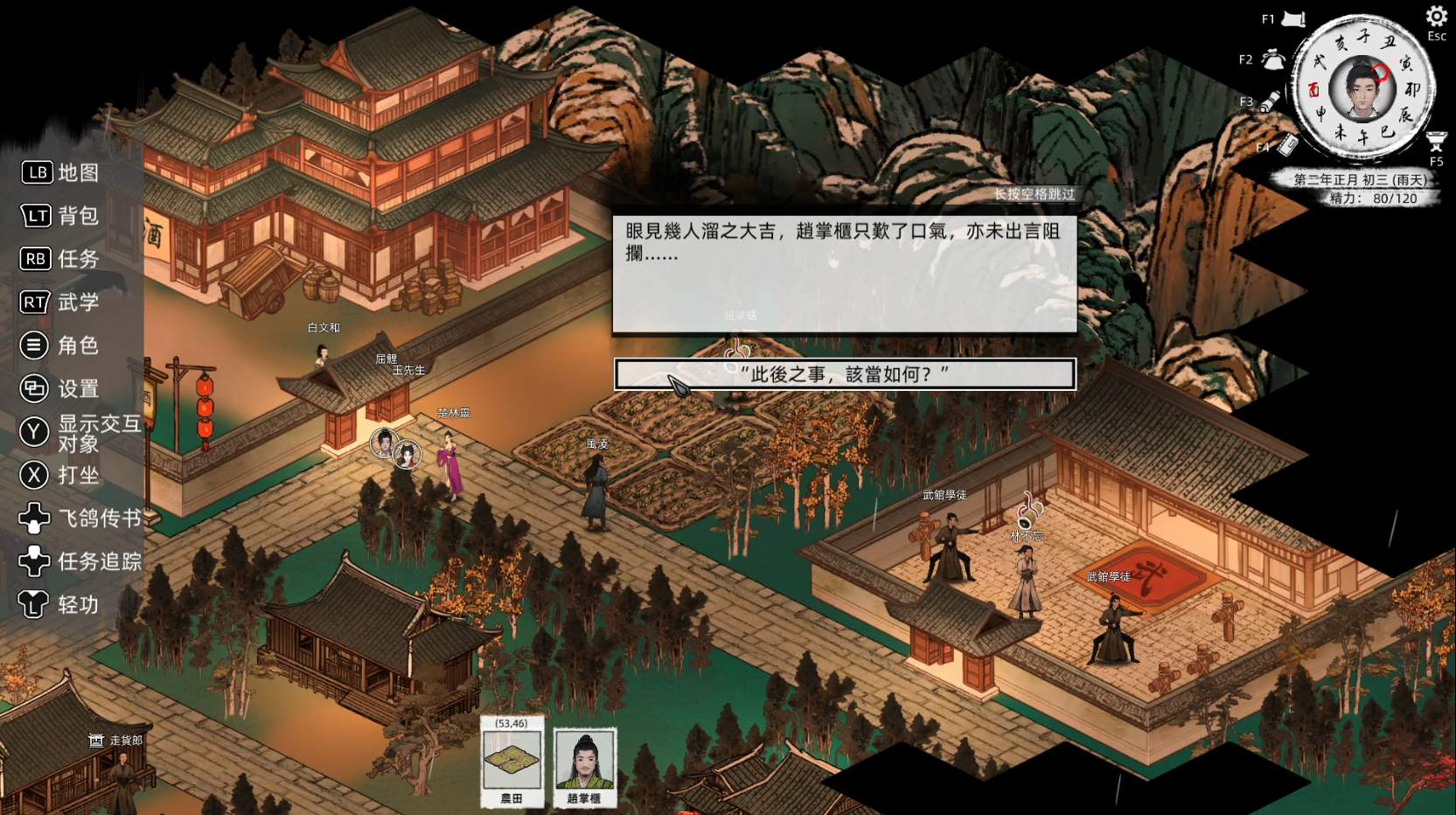Click the narration dialogue box to continue
Screen dimensions: 1456x815
(x=845, y=274)
